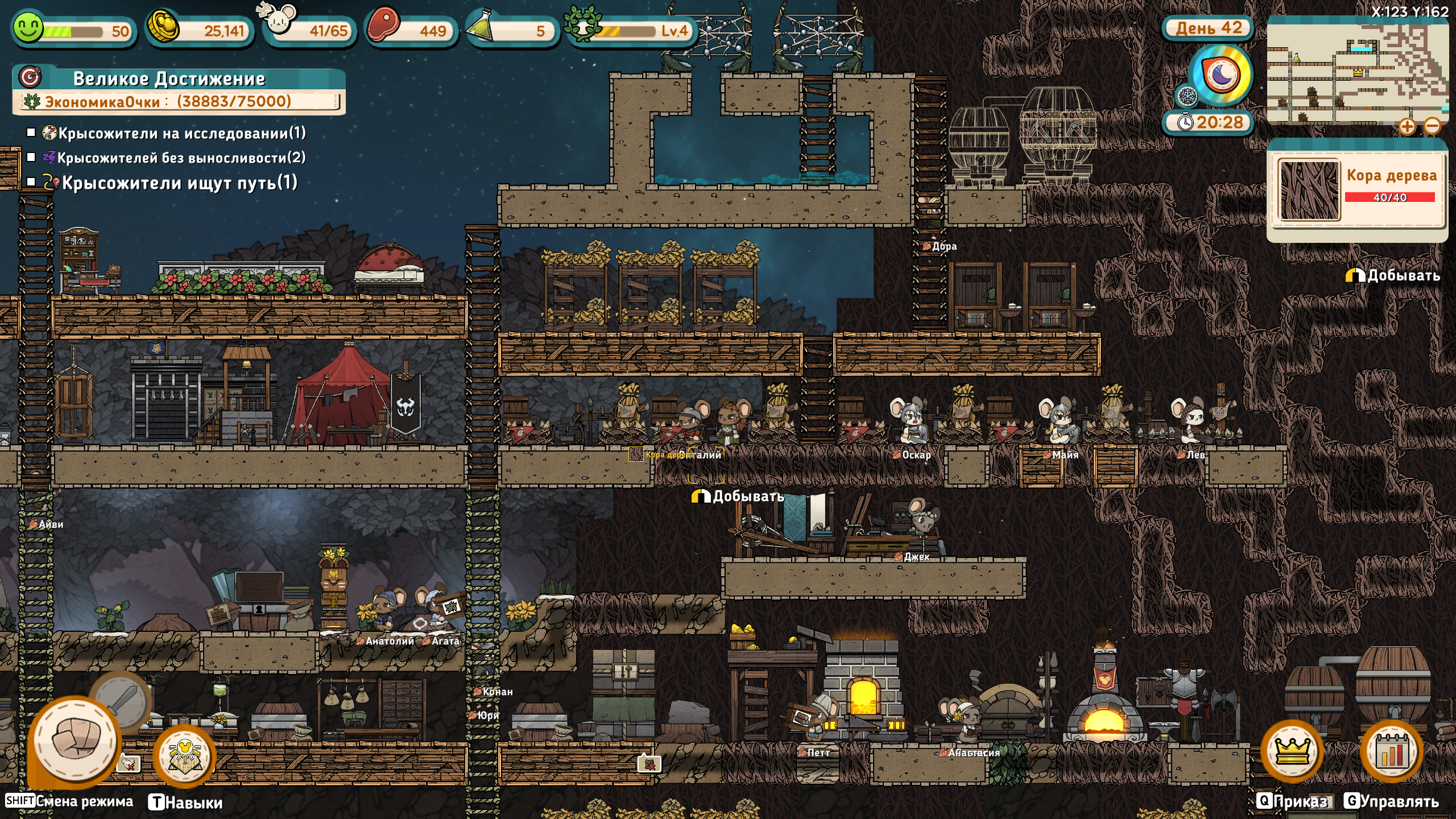The height and width of the screenshot is (819, 1456).
Task: Activate the fist attack mode button
Action: pos(75,741)
